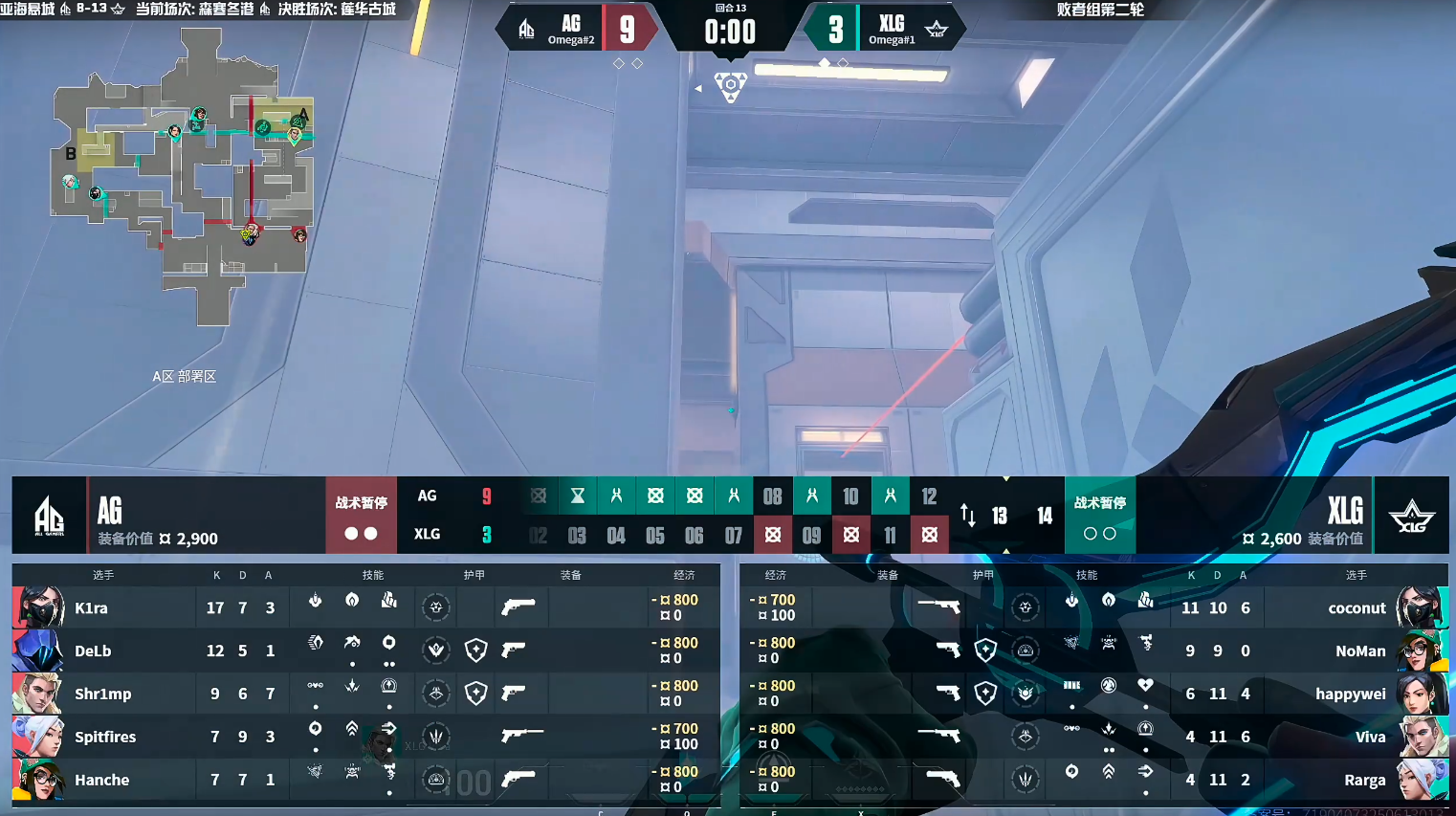Select round 13 in the round timeline

[1000, 517]
